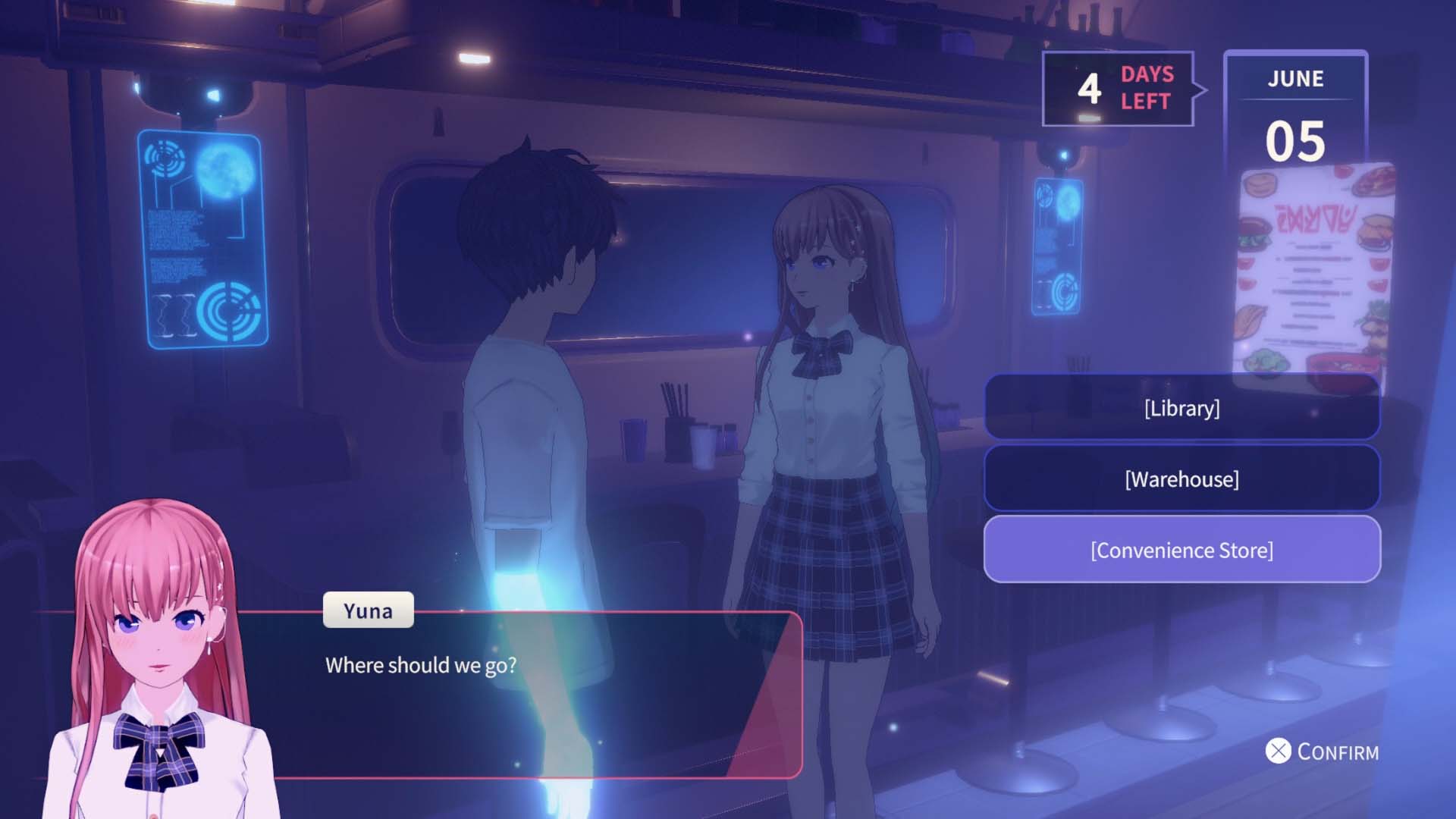Select the Warehouse dialogue choice
1456x819 pixels.
click(1181, 479)
